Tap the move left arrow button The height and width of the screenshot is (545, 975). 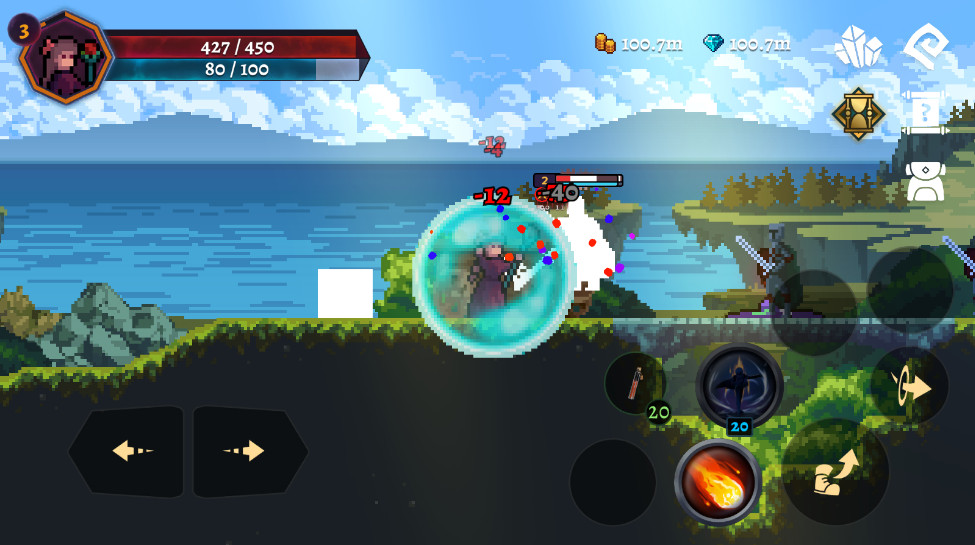[127, 451]
